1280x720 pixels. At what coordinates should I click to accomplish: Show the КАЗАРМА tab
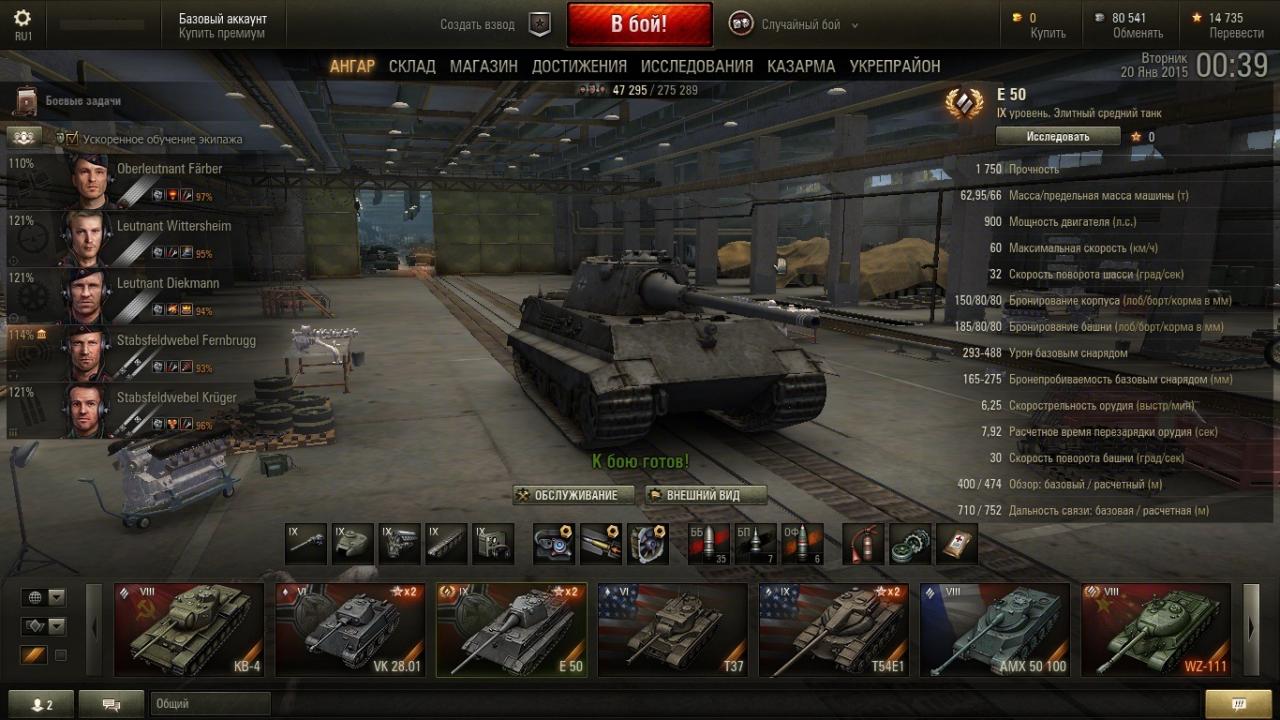coord(801,66)
